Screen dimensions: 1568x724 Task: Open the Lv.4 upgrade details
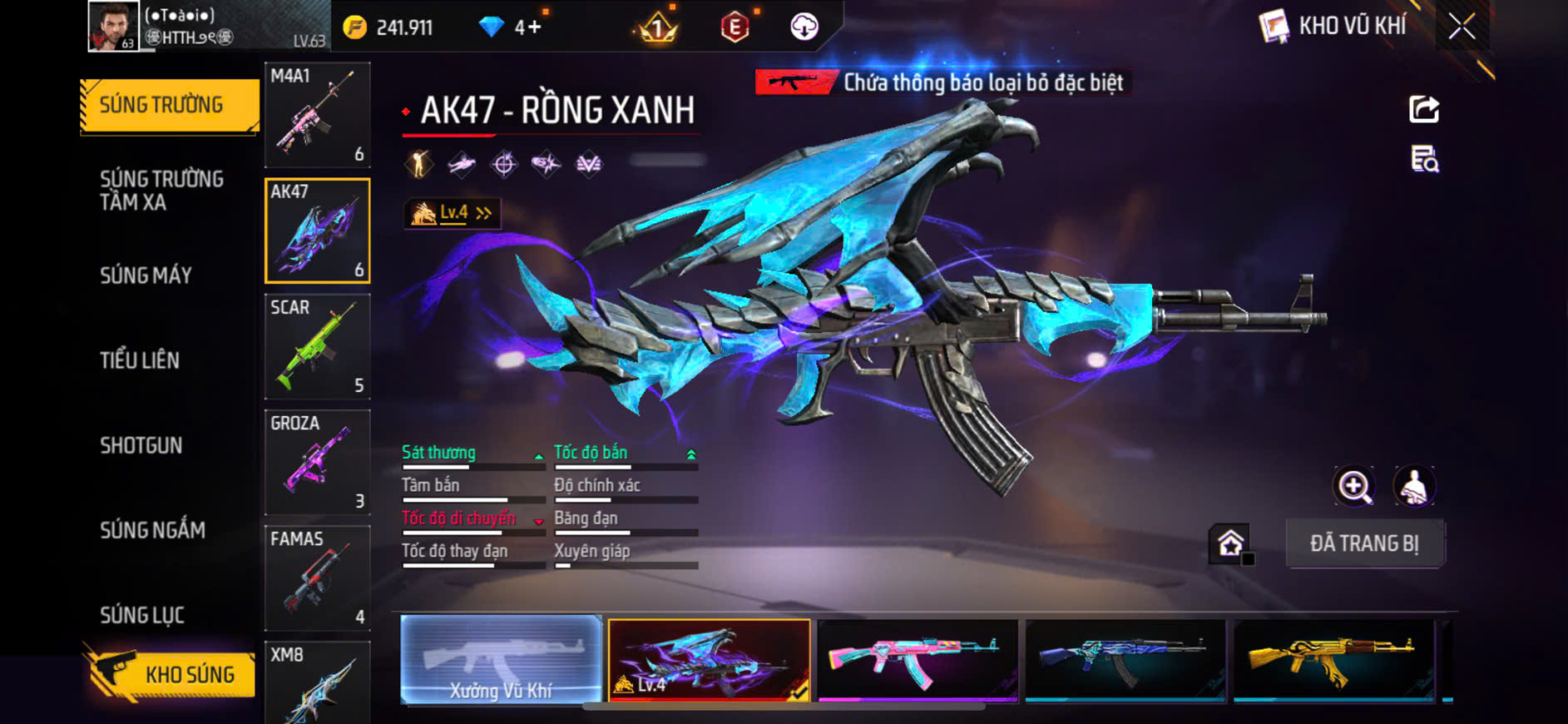pyautogui.click(x=453, y=213)
